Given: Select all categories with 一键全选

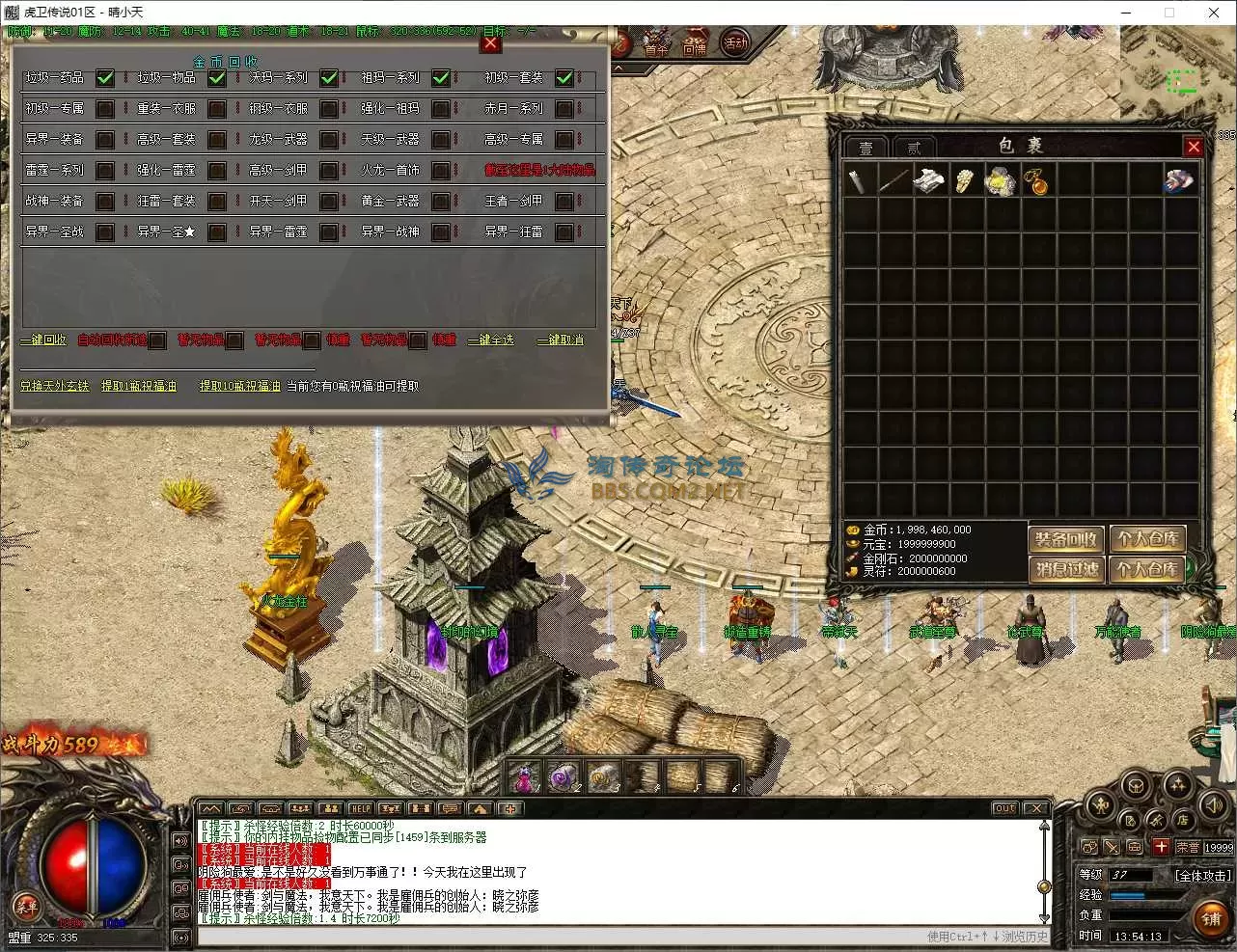Looking at the screenshot, I should click(497, 340).
